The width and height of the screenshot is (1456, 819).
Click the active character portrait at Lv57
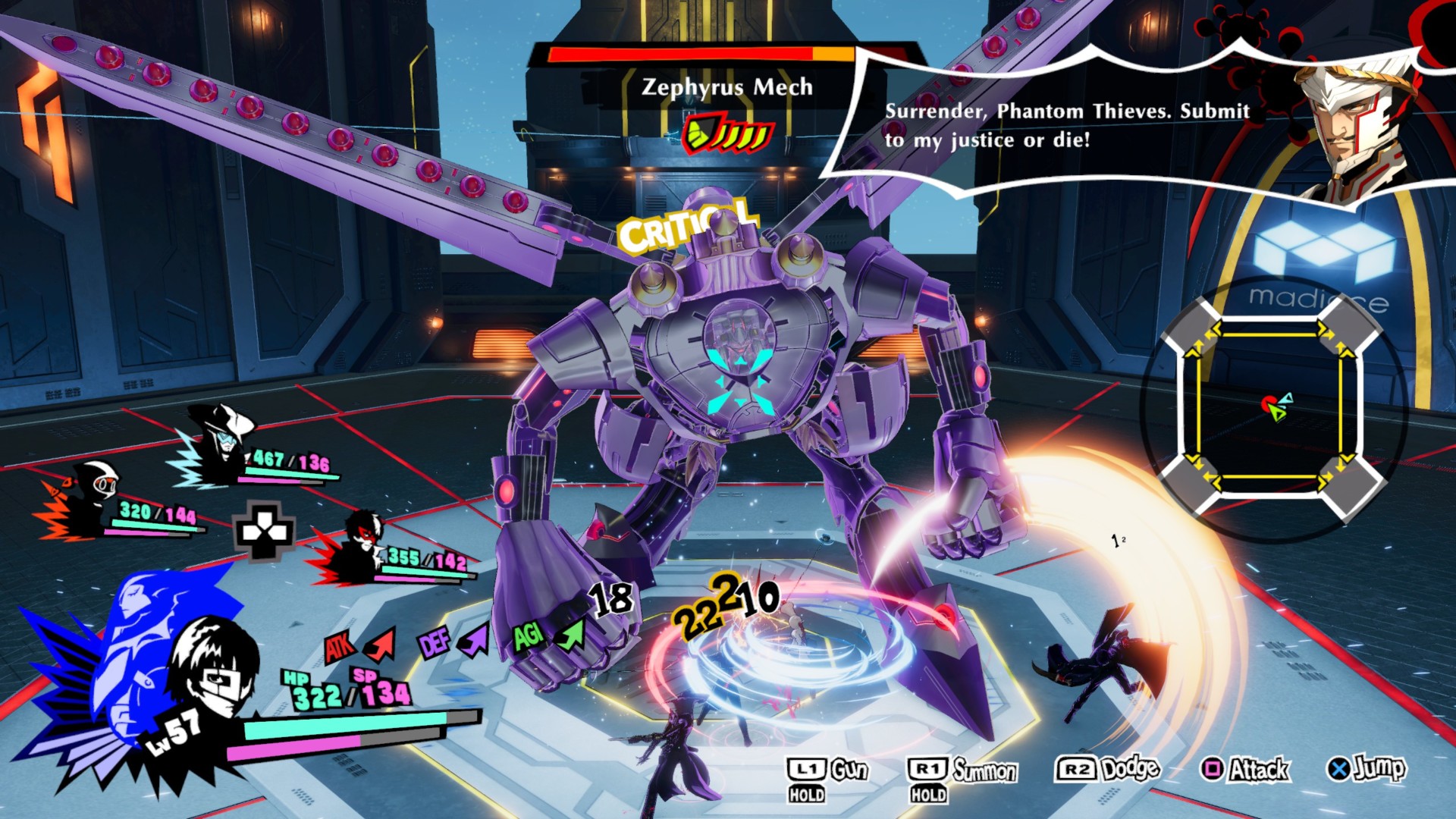[x=209, y=667]
